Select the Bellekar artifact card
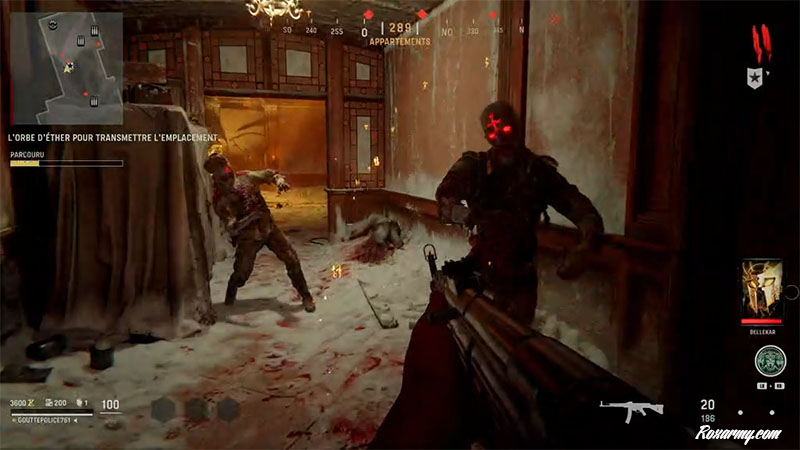Screen dimensions: 800x450 pos(762,291)
